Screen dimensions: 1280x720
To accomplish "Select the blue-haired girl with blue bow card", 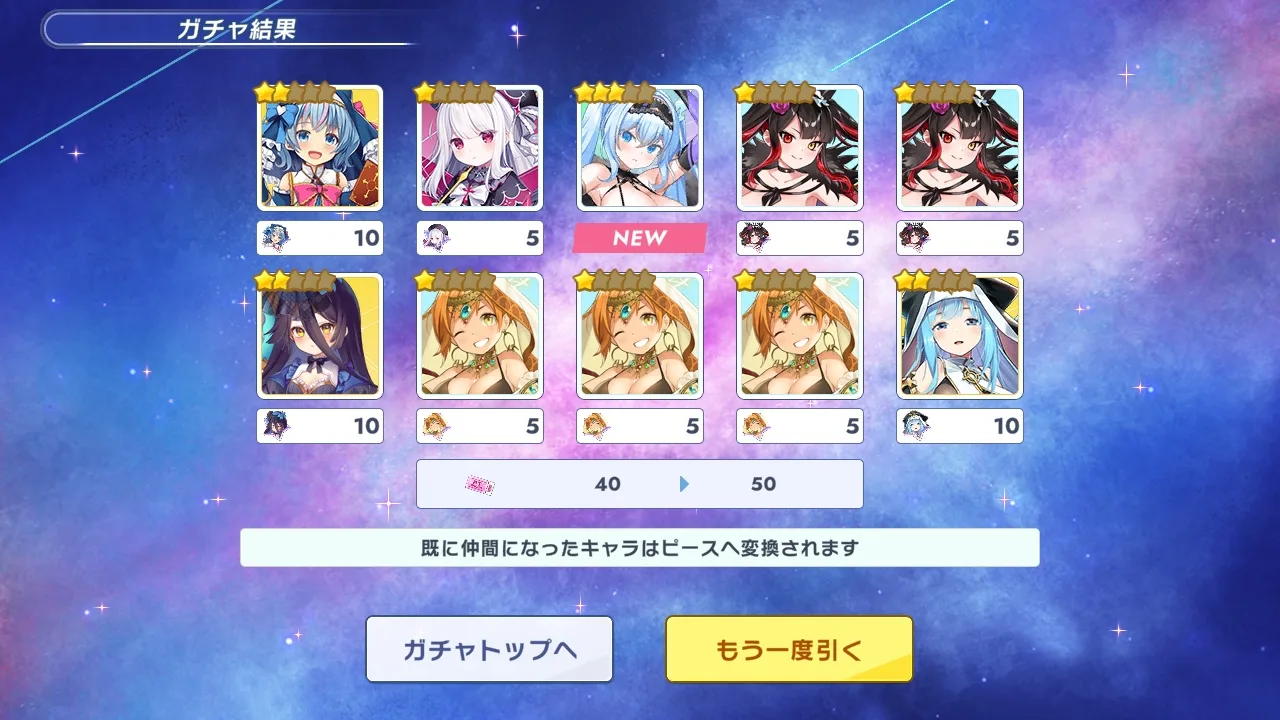I will [x=320, y=148].
